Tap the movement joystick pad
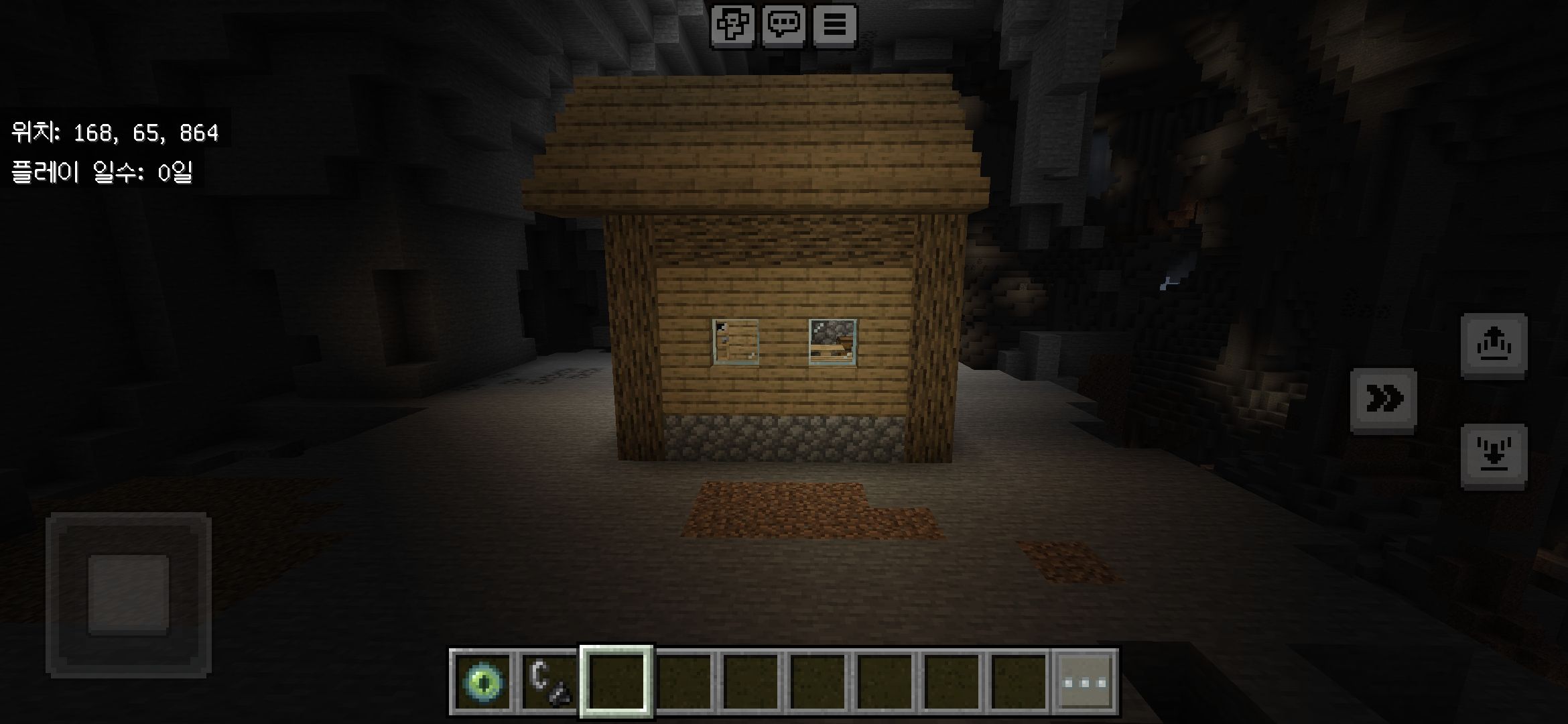Screen dimensions: 1568x724 [x=129, y=594]
